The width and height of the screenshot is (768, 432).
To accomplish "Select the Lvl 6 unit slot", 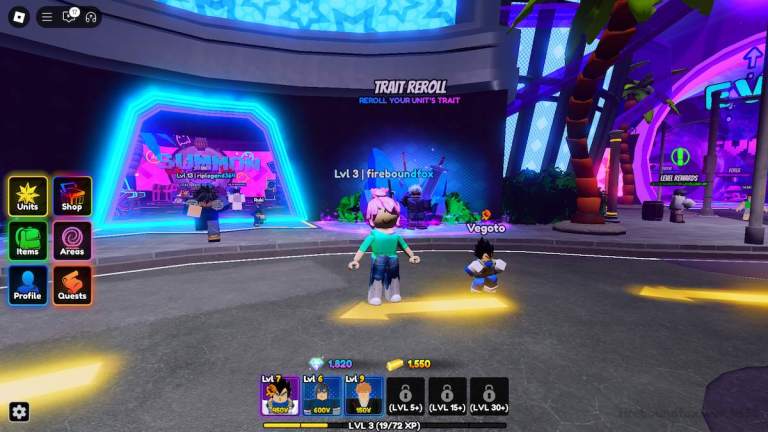I will coord(322,396).
